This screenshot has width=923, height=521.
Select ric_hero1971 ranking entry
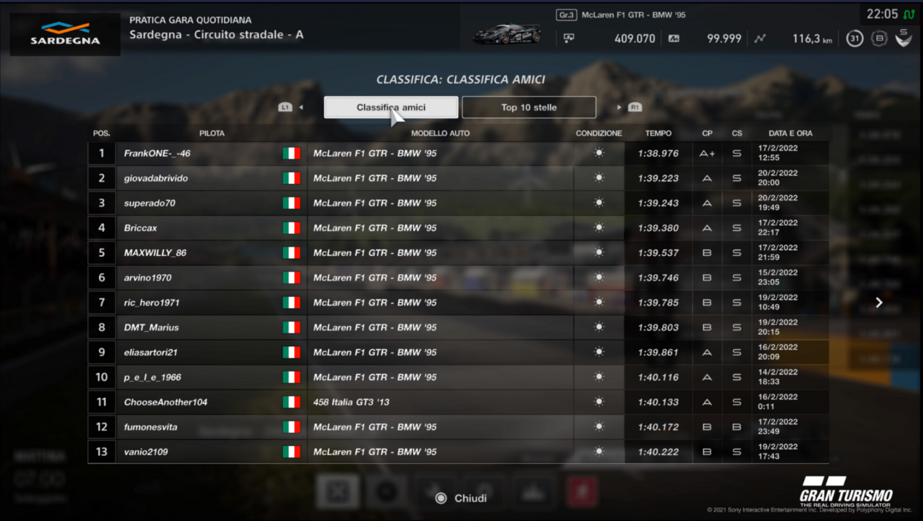coord(458,302)
